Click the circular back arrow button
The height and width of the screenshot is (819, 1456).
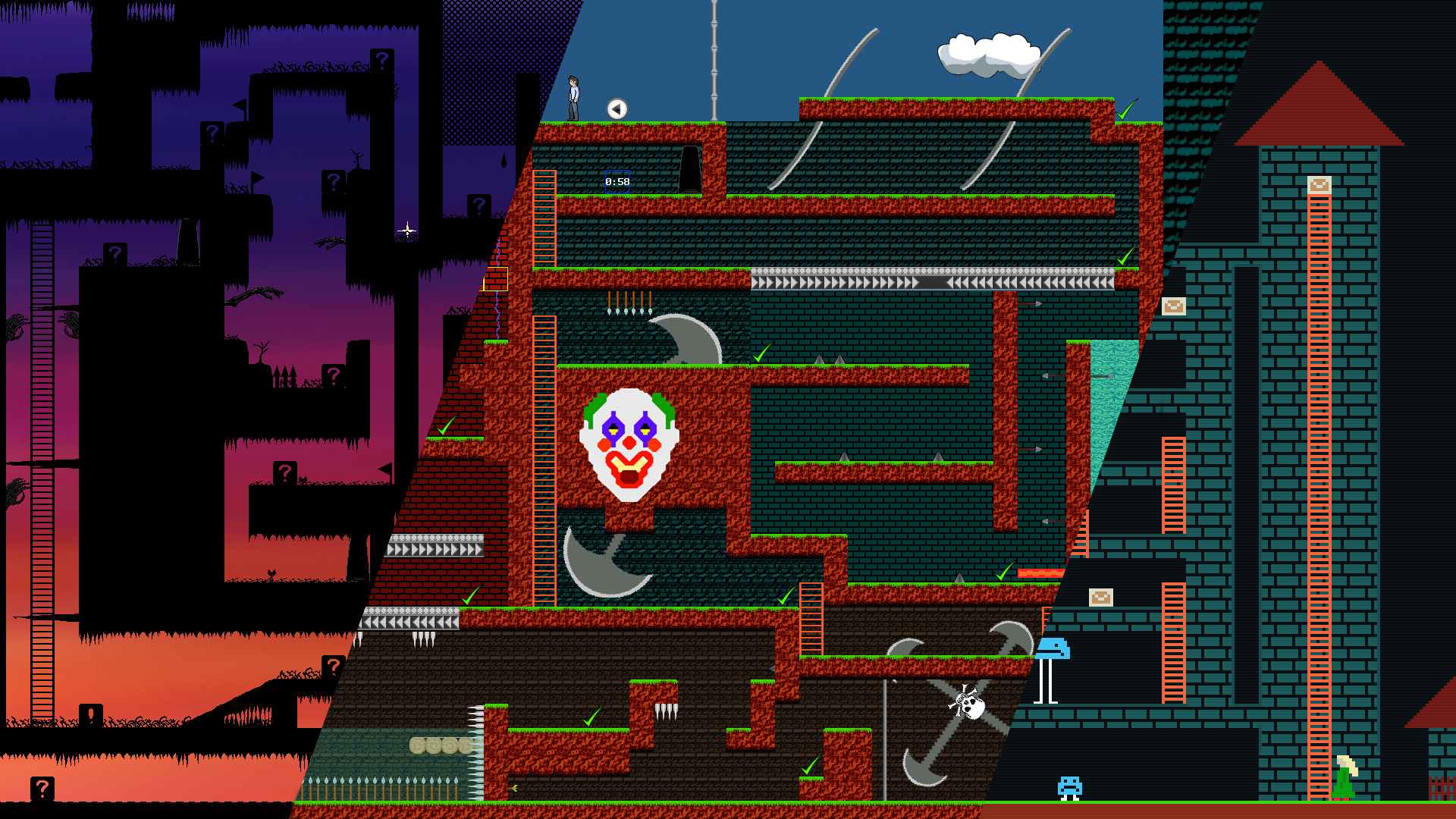tap(616, 108)
